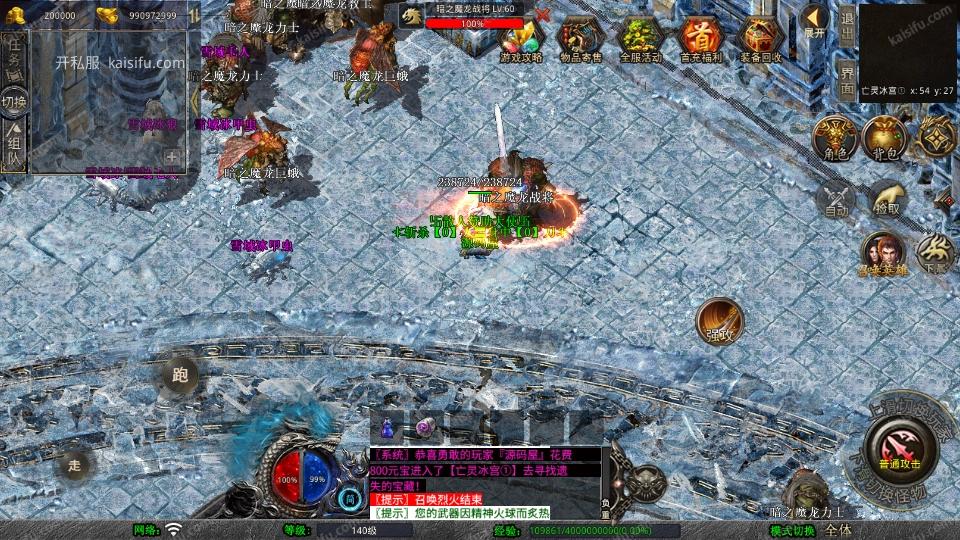Open the 背包 backpack inventory
The image size is (960, 540).
[x=884, y=139]
